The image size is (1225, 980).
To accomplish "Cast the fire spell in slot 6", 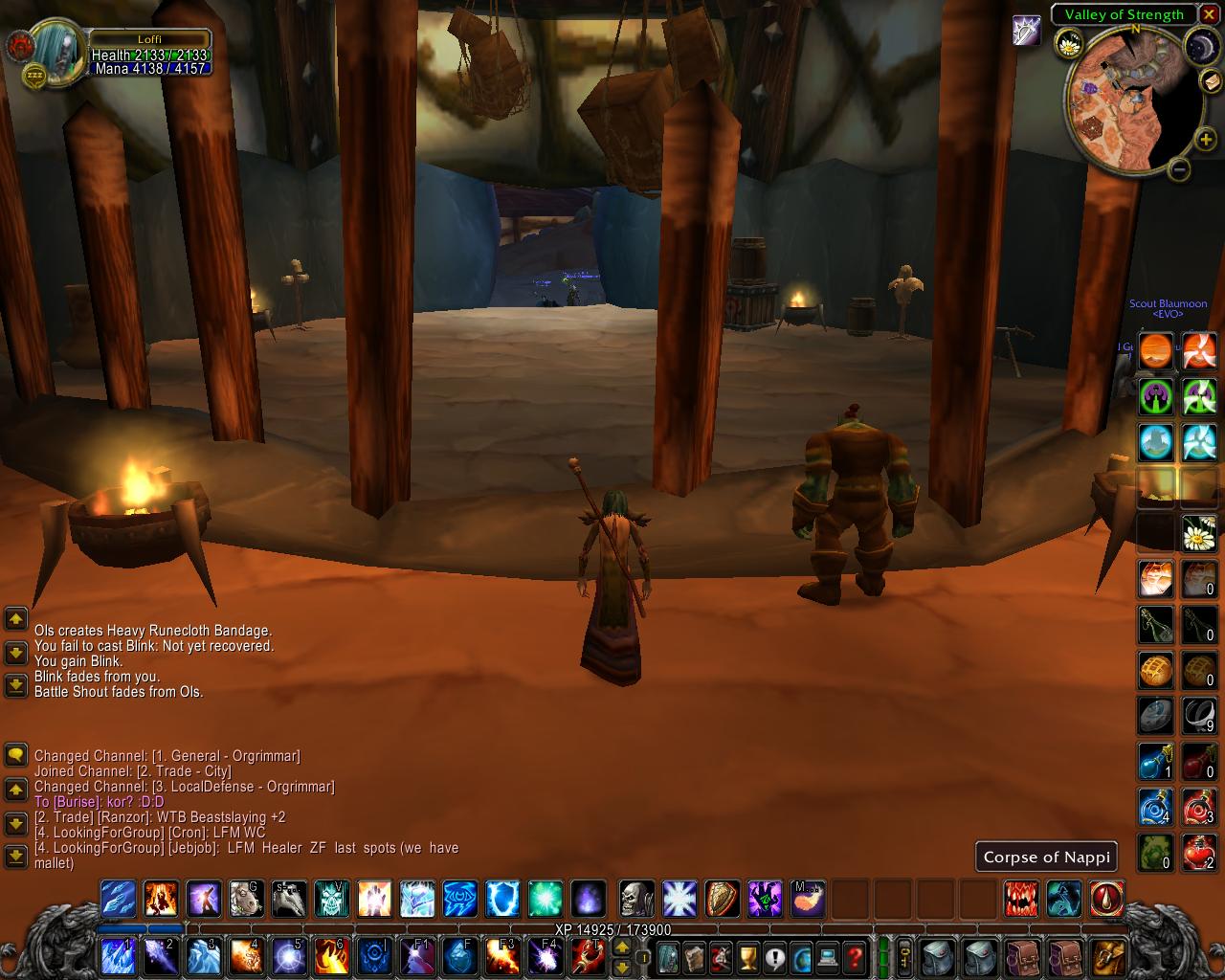I will pos(330,955).
